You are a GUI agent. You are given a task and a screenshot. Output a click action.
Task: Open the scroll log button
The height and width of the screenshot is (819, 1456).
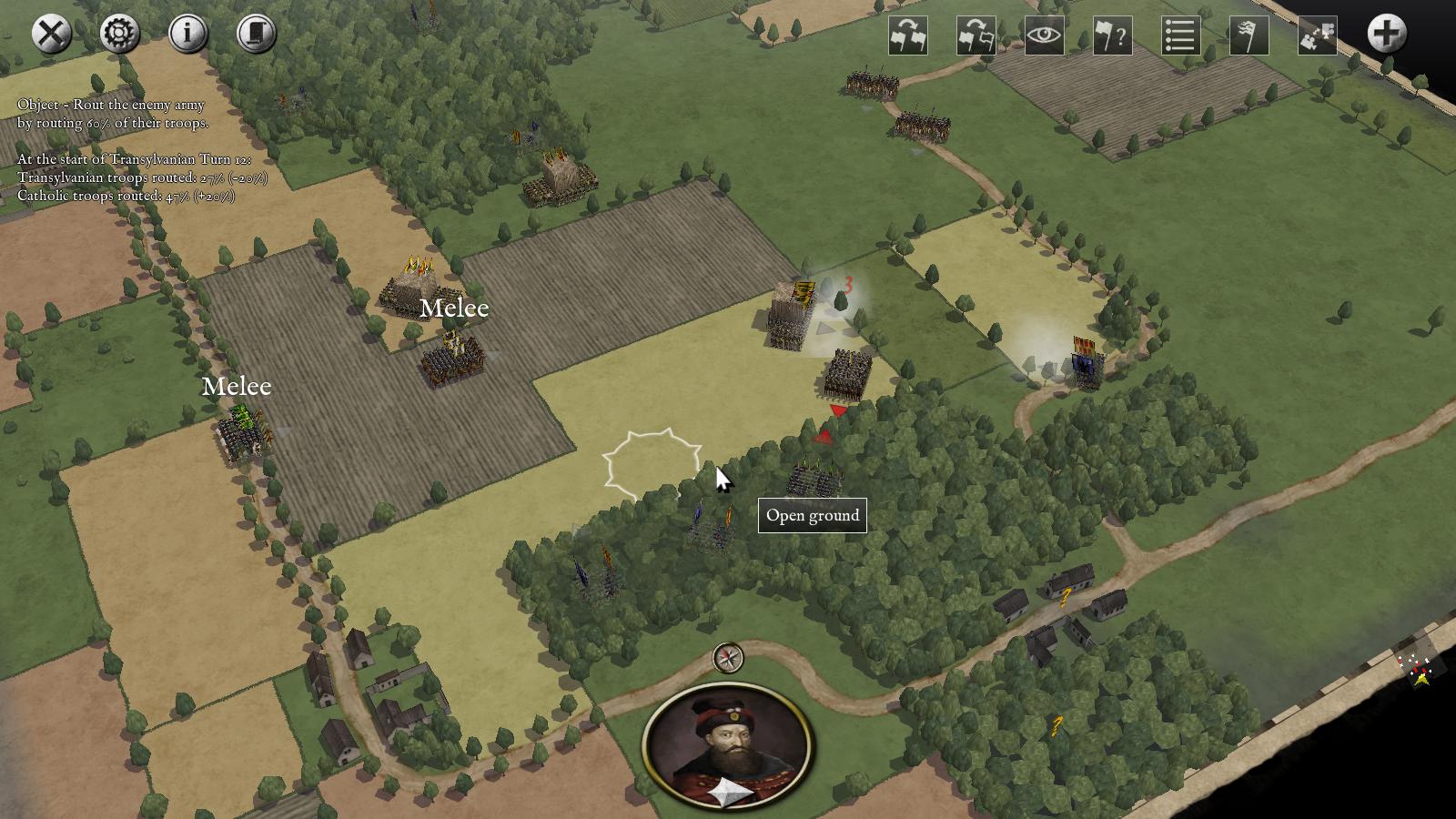[x=257, y=35]
